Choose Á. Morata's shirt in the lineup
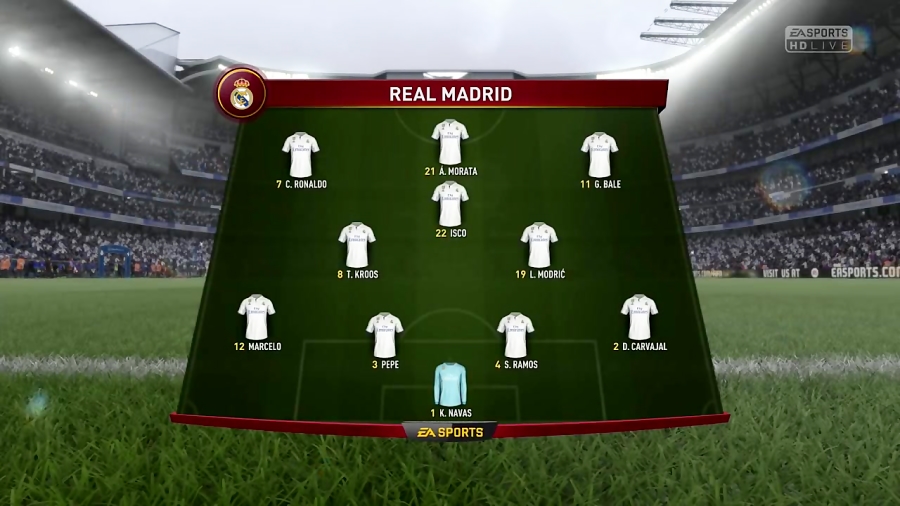Image resolution: width=900 pixels, height=506 pixels. [x=450, y=142]
